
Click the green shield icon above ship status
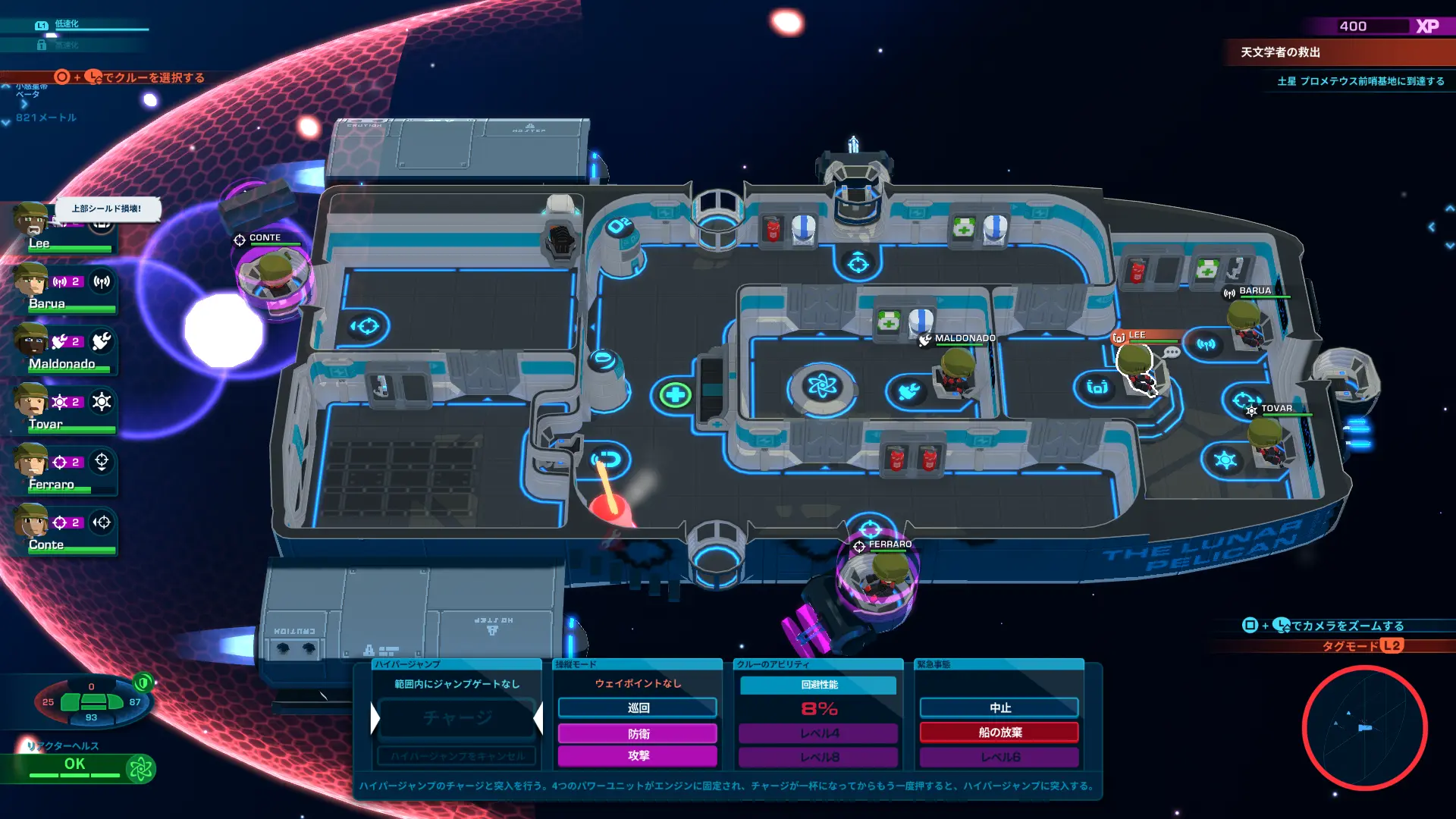pos(143,682)
